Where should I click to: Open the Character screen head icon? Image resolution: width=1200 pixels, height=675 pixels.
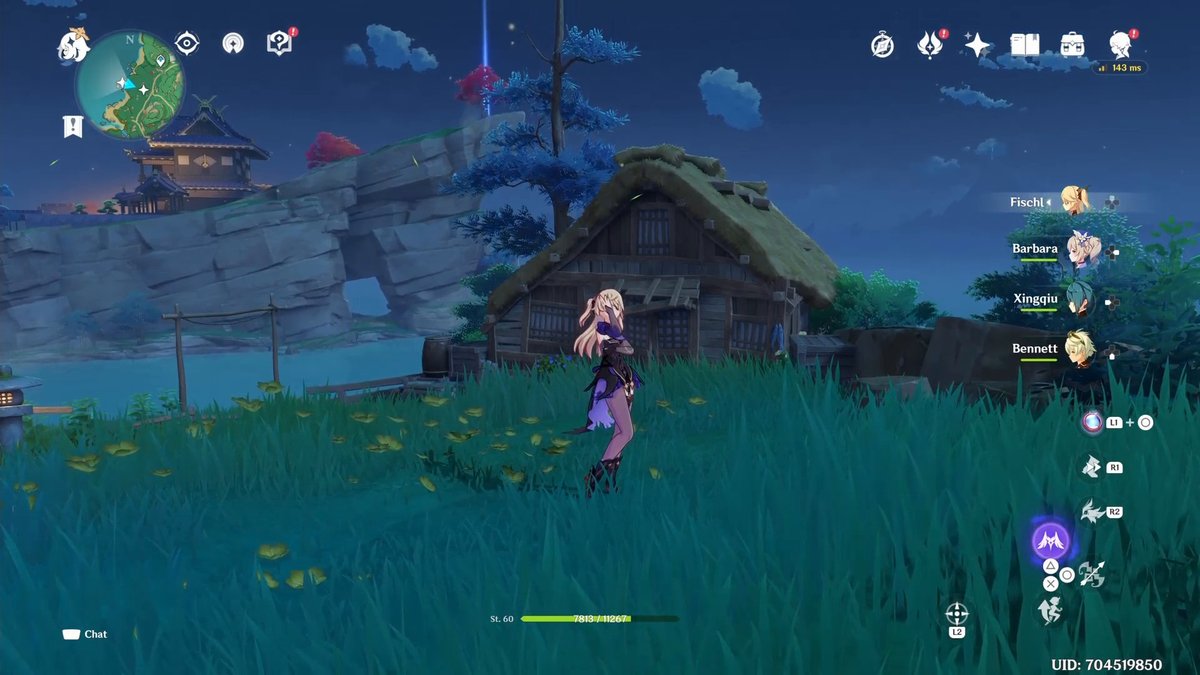tap(1120, 44)
